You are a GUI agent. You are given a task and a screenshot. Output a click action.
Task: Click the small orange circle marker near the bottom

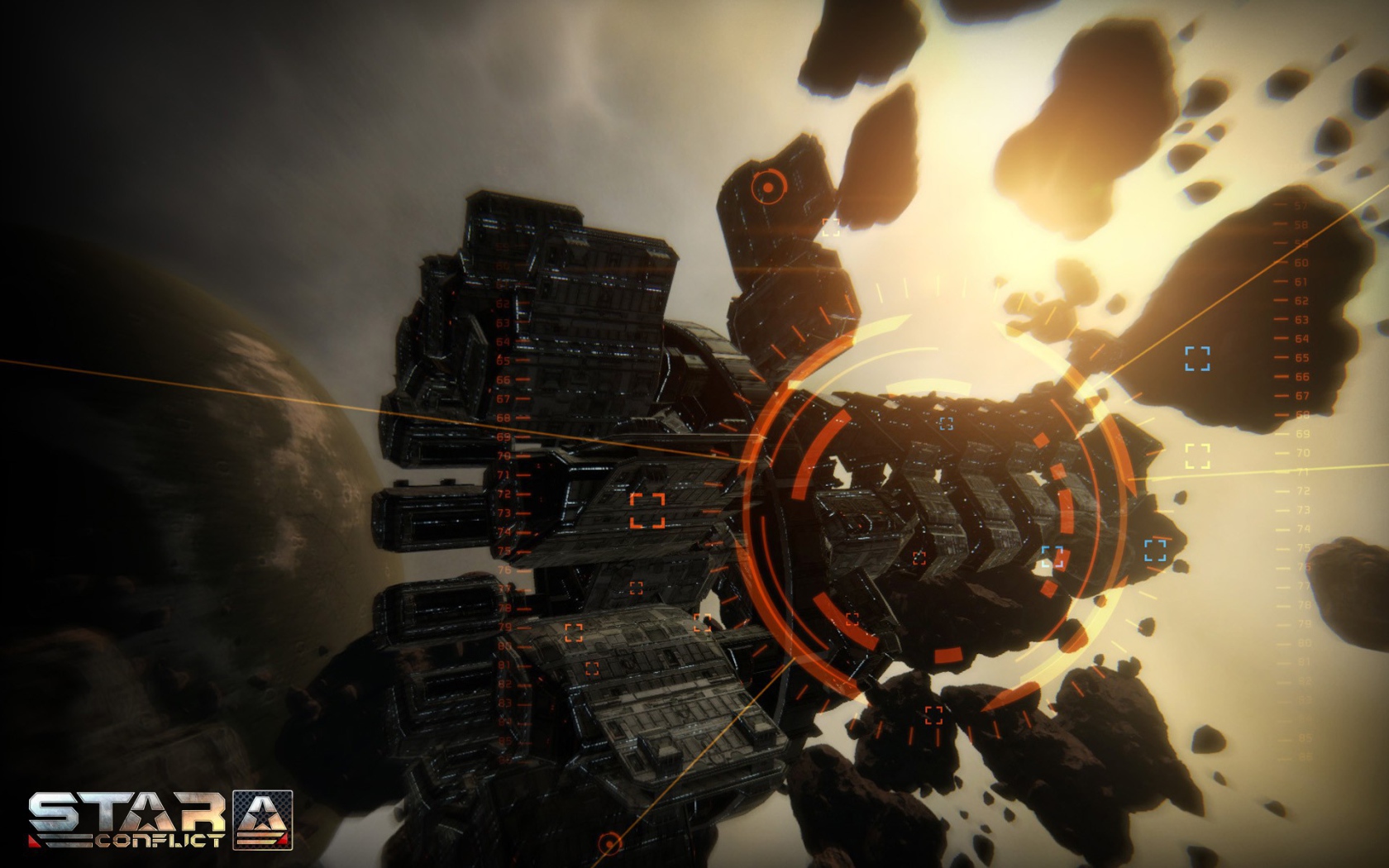tap(610, 845)
